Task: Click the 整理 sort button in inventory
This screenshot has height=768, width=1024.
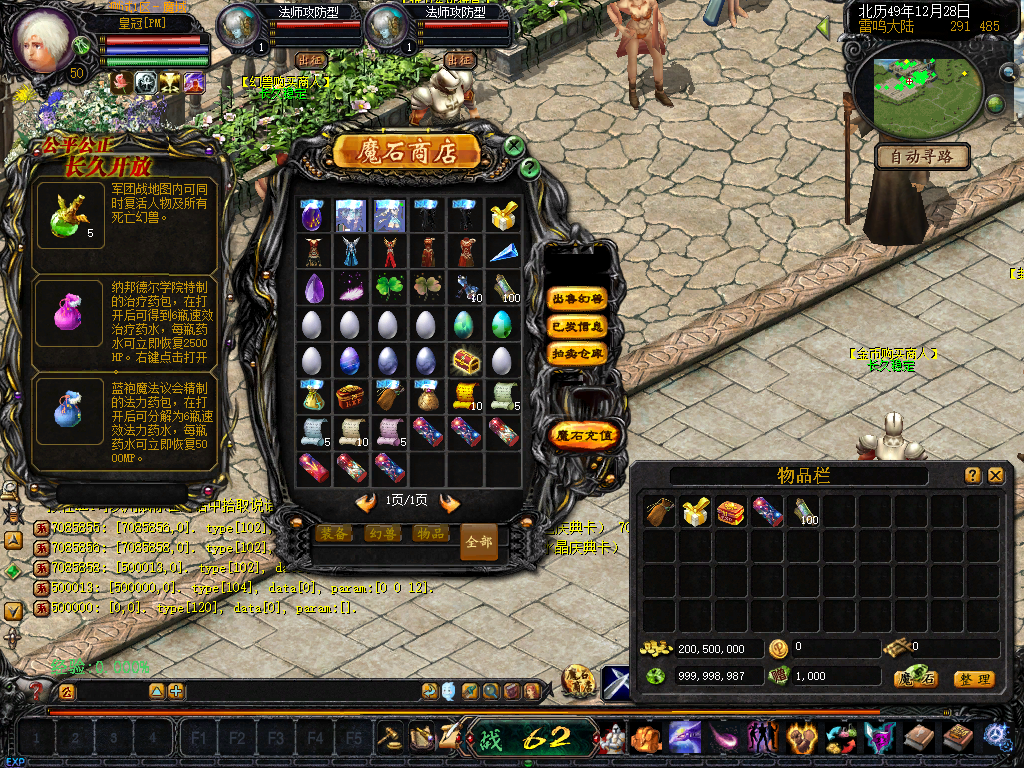Action: (x=973, y=679)
